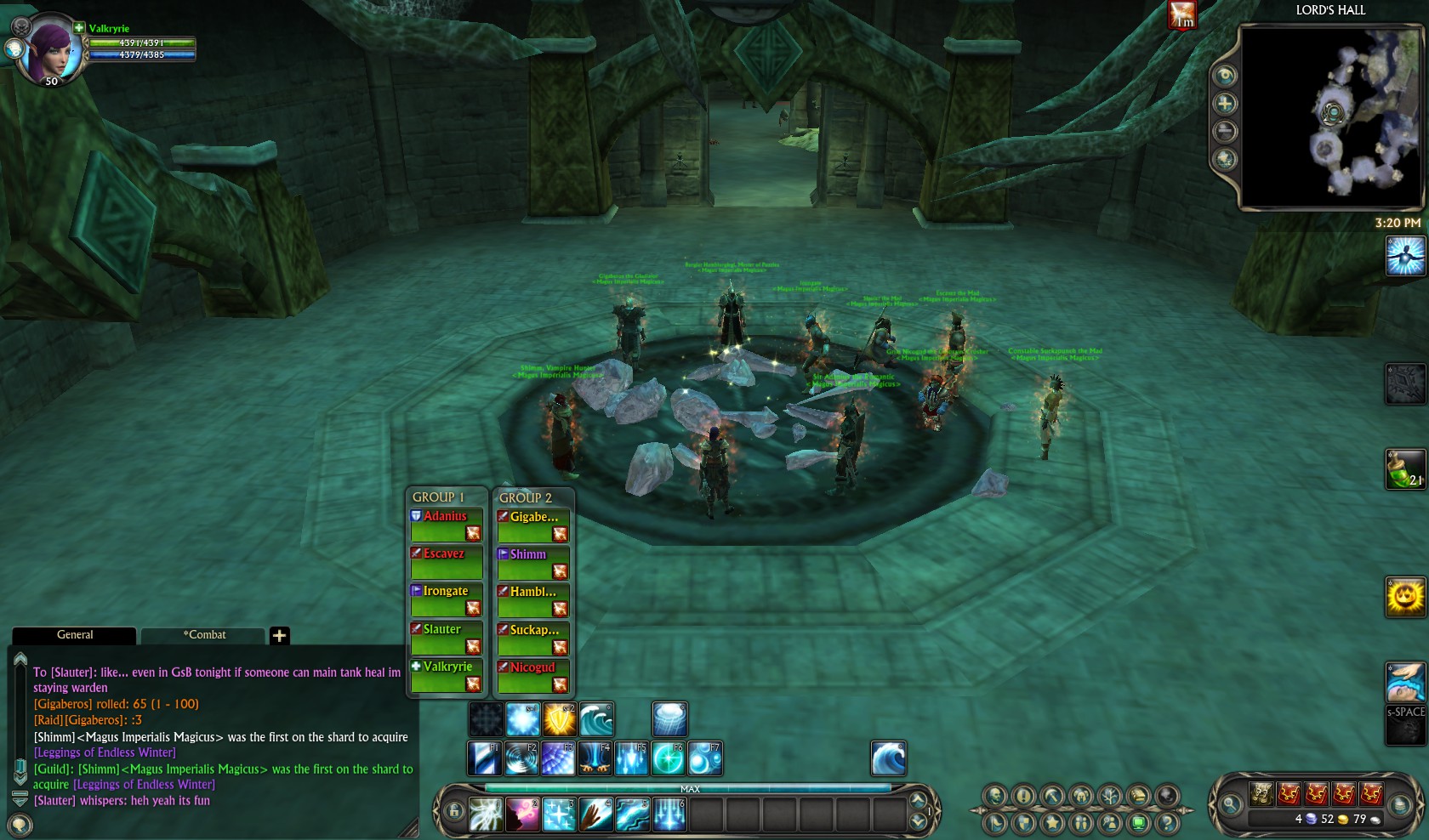Switch to the Combat chat tab
1429x840 pixels.
[204, 635]
